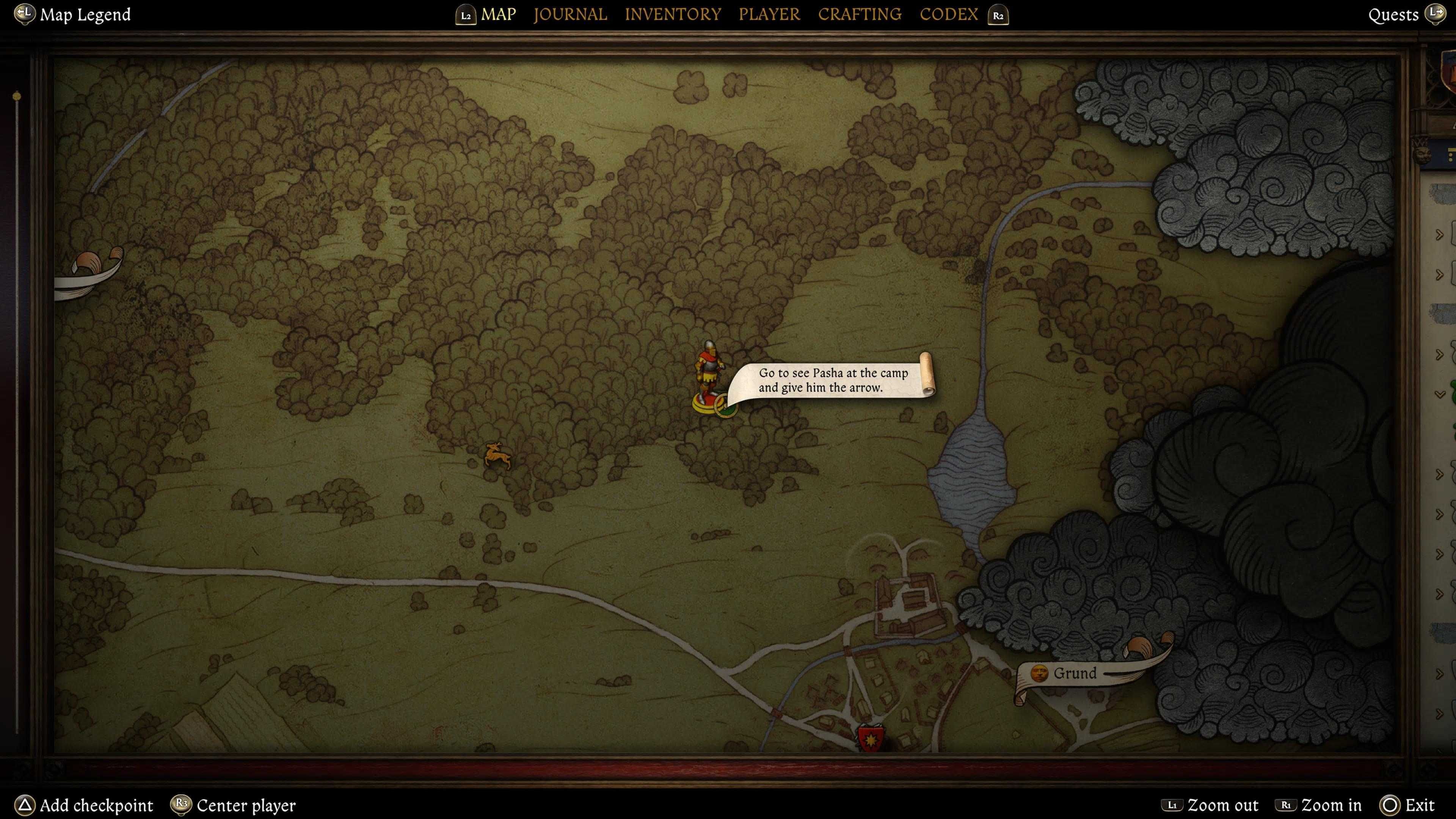Open the Inventory tab
Screen dimensions: 1456x819
coord(673,14)
